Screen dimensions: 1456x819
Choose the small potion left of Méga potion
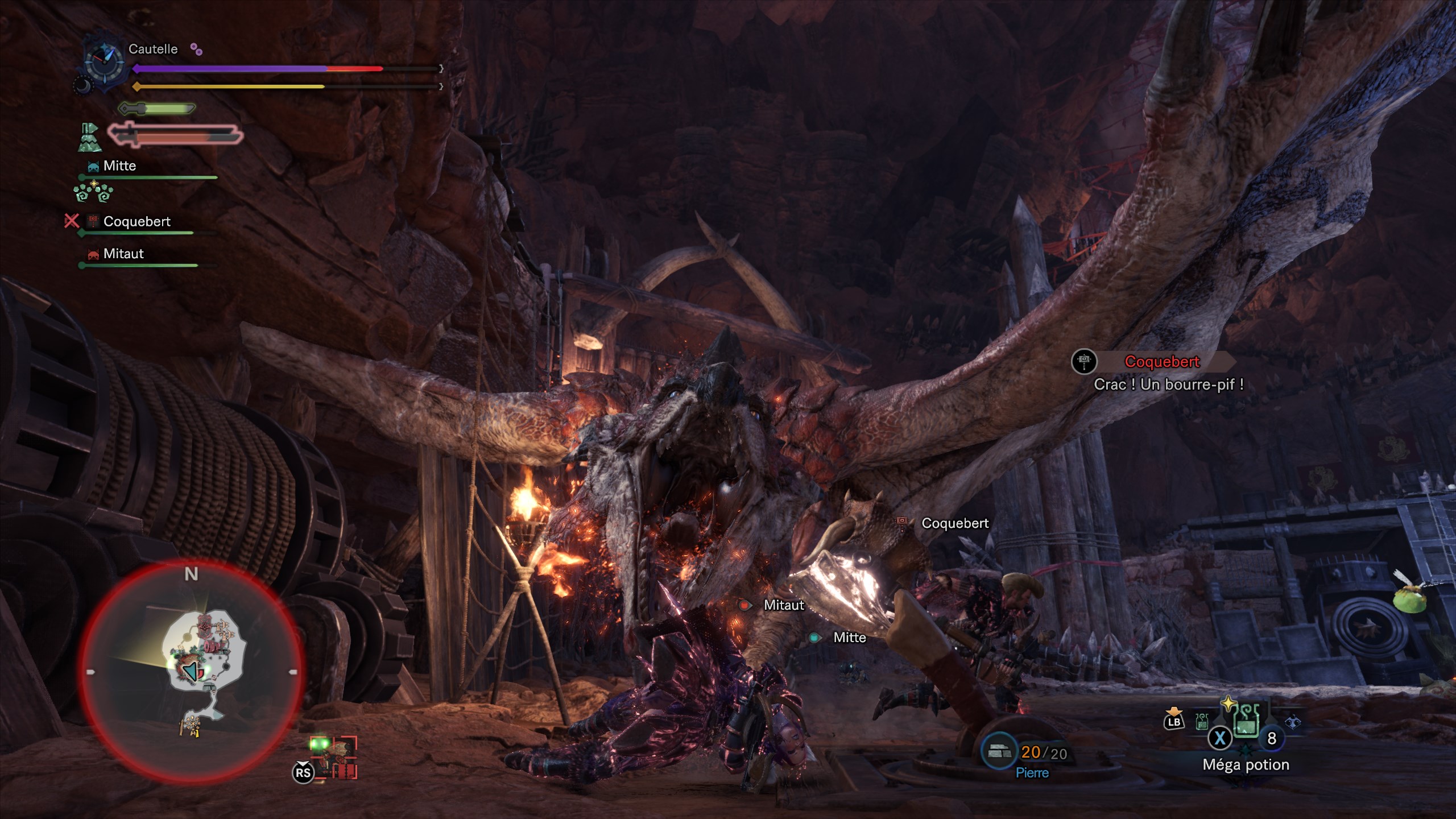[x=1202, y=722]
